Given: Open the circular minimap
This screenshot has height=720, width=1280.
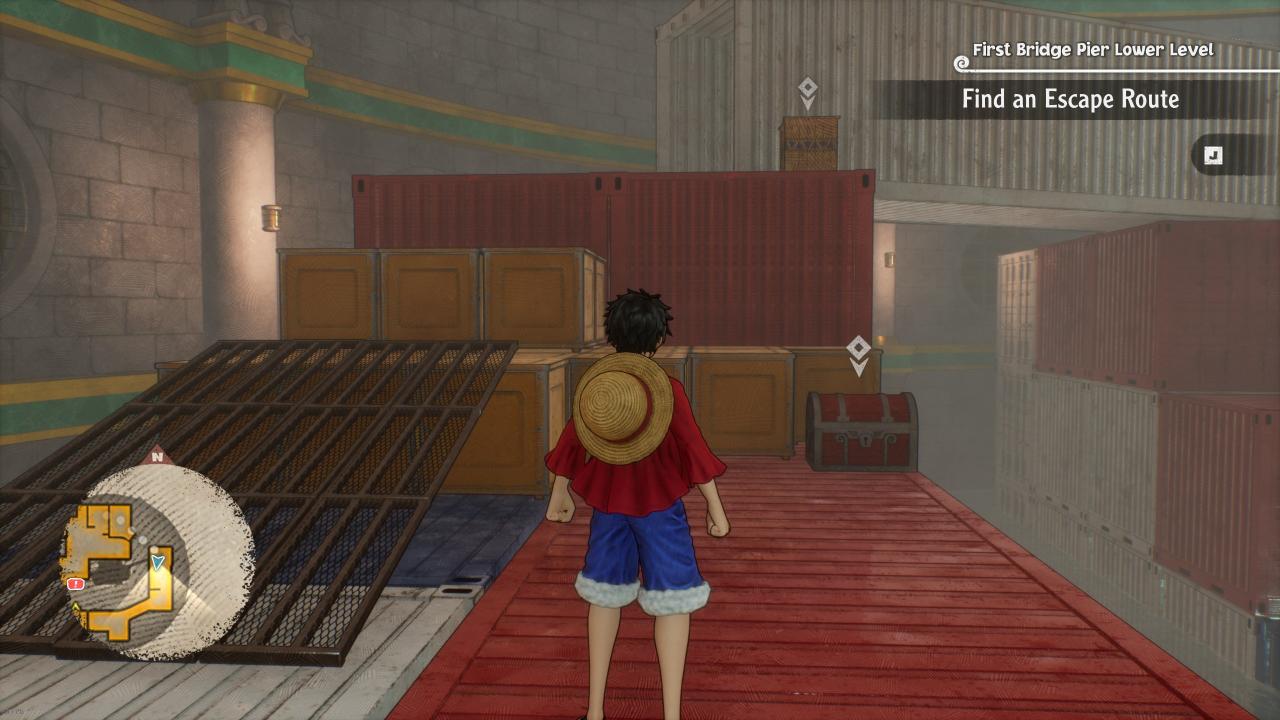Looking at the screenshot, I should tap(158, 560).
